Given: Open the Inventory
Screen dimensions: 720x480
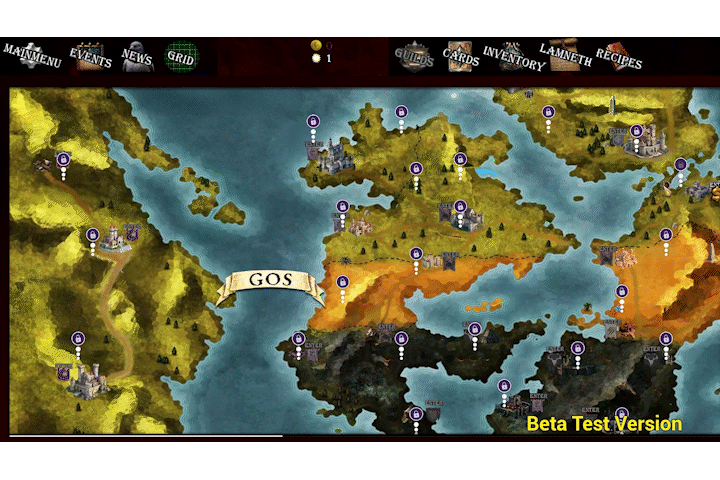Looking at the screenshot, I should (513, 56).
